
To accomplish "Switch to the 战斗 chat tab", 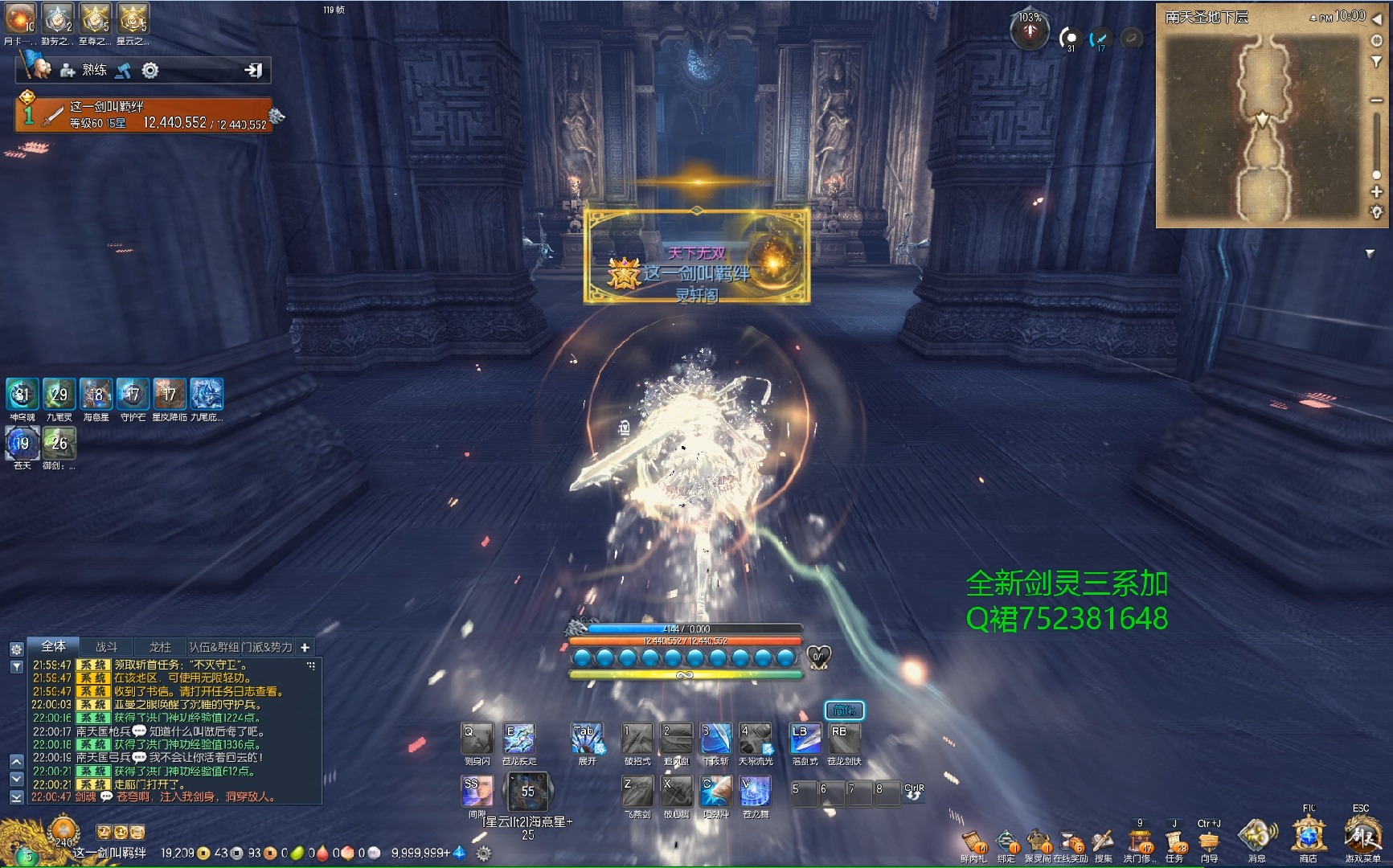I will point(107,647).
